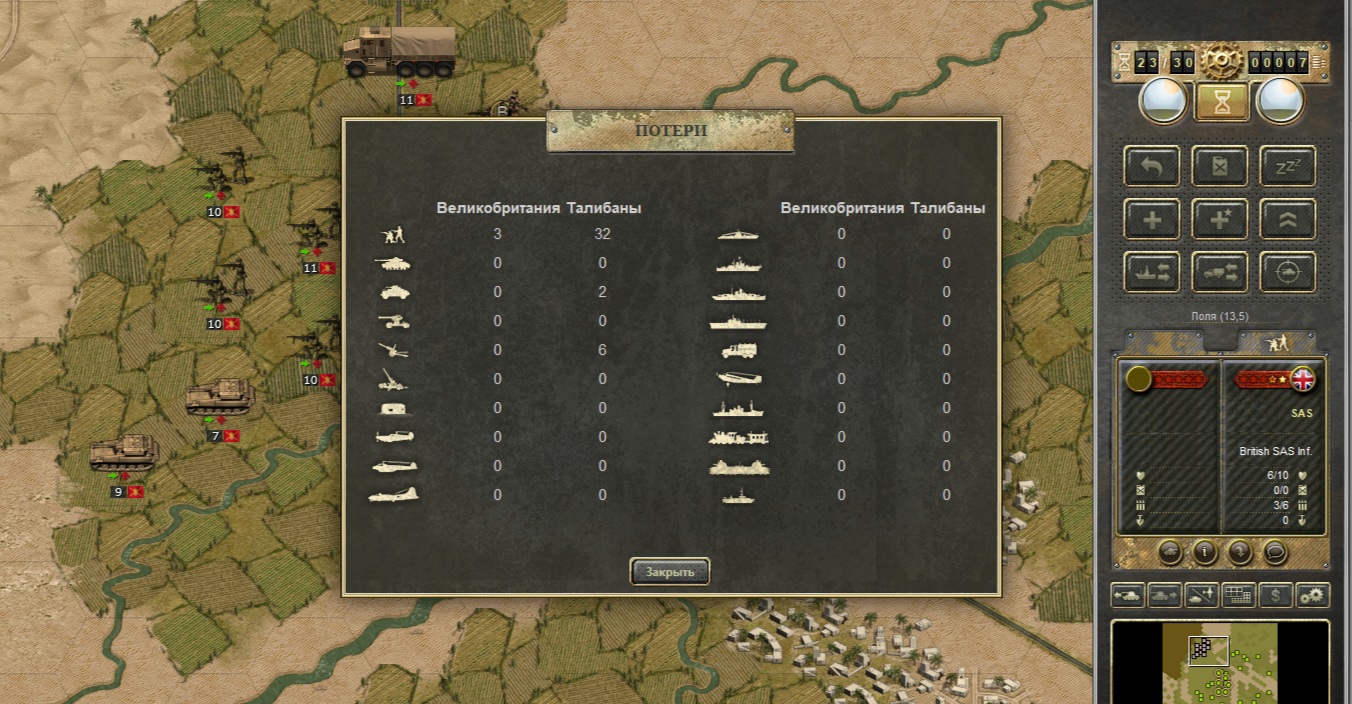Reinforce the unit with the plus button
1352x704 pixels.
(1152, 219)
